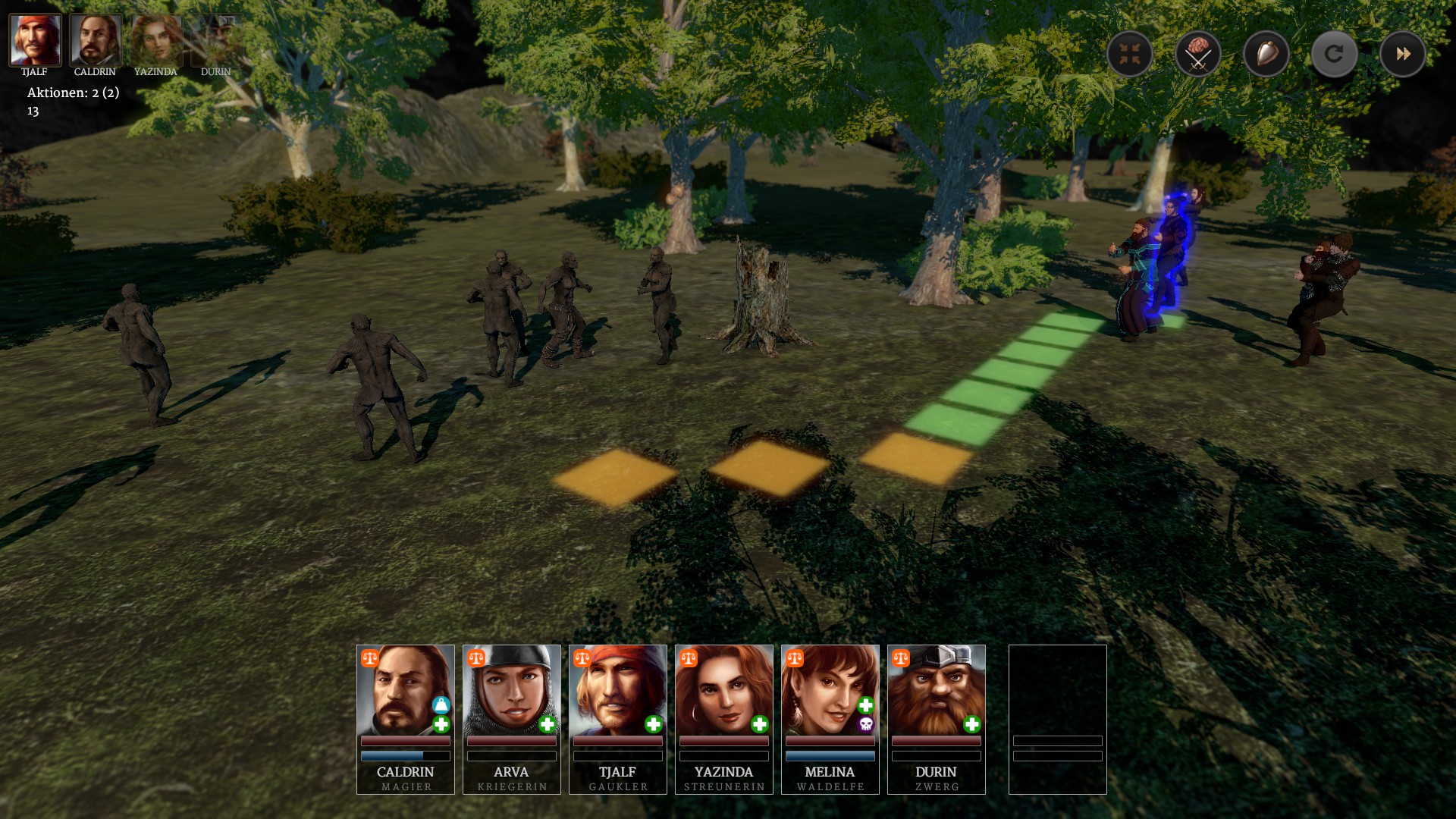Click the fast-forward end turn button

(1402, 54)
